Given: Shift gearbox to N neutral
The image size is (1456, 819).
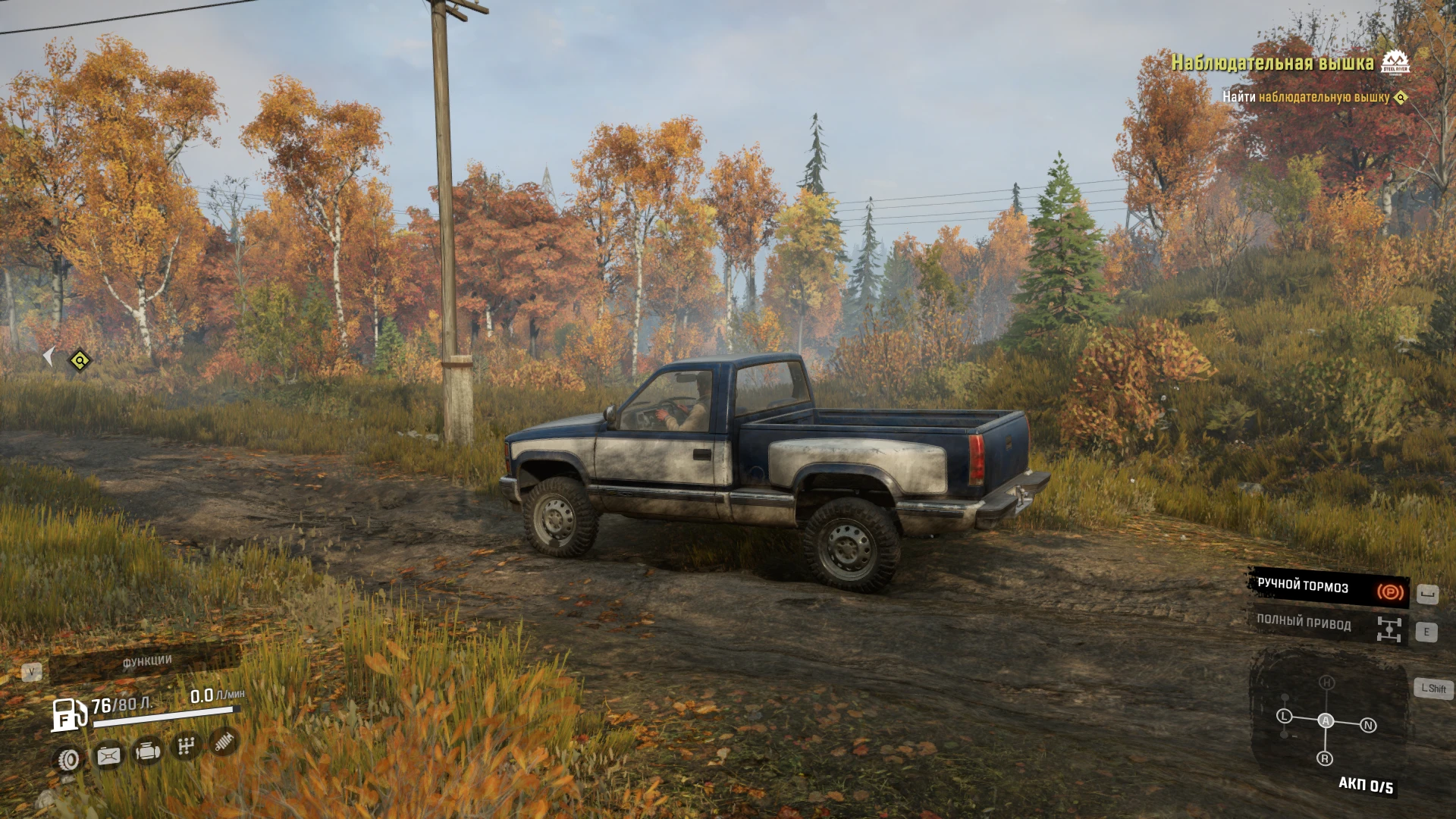Looking at the screenshot, I should click(1368, 726).
